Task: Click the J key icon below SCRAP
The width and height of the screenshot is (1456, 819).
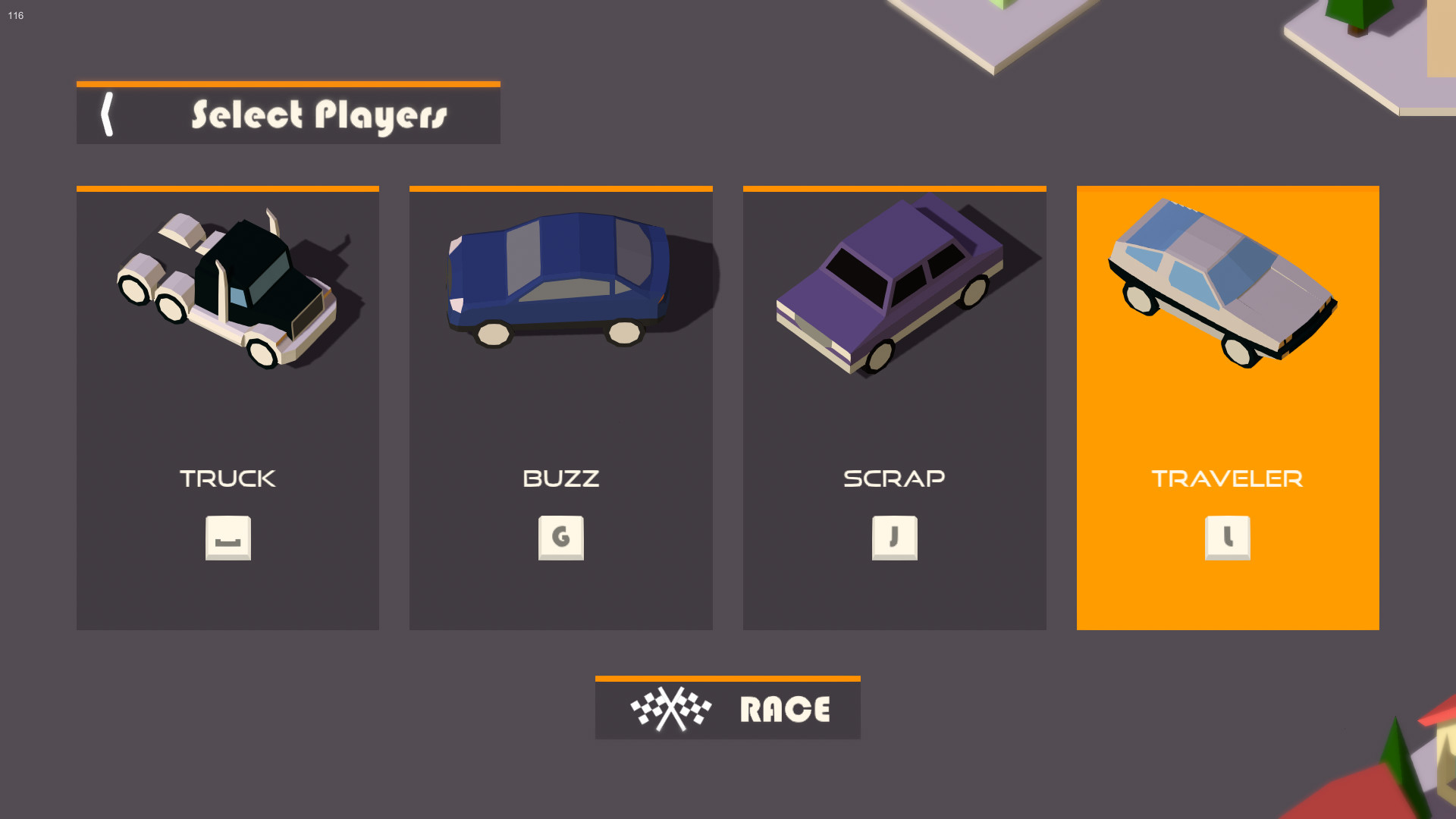Action: point(895,538)
